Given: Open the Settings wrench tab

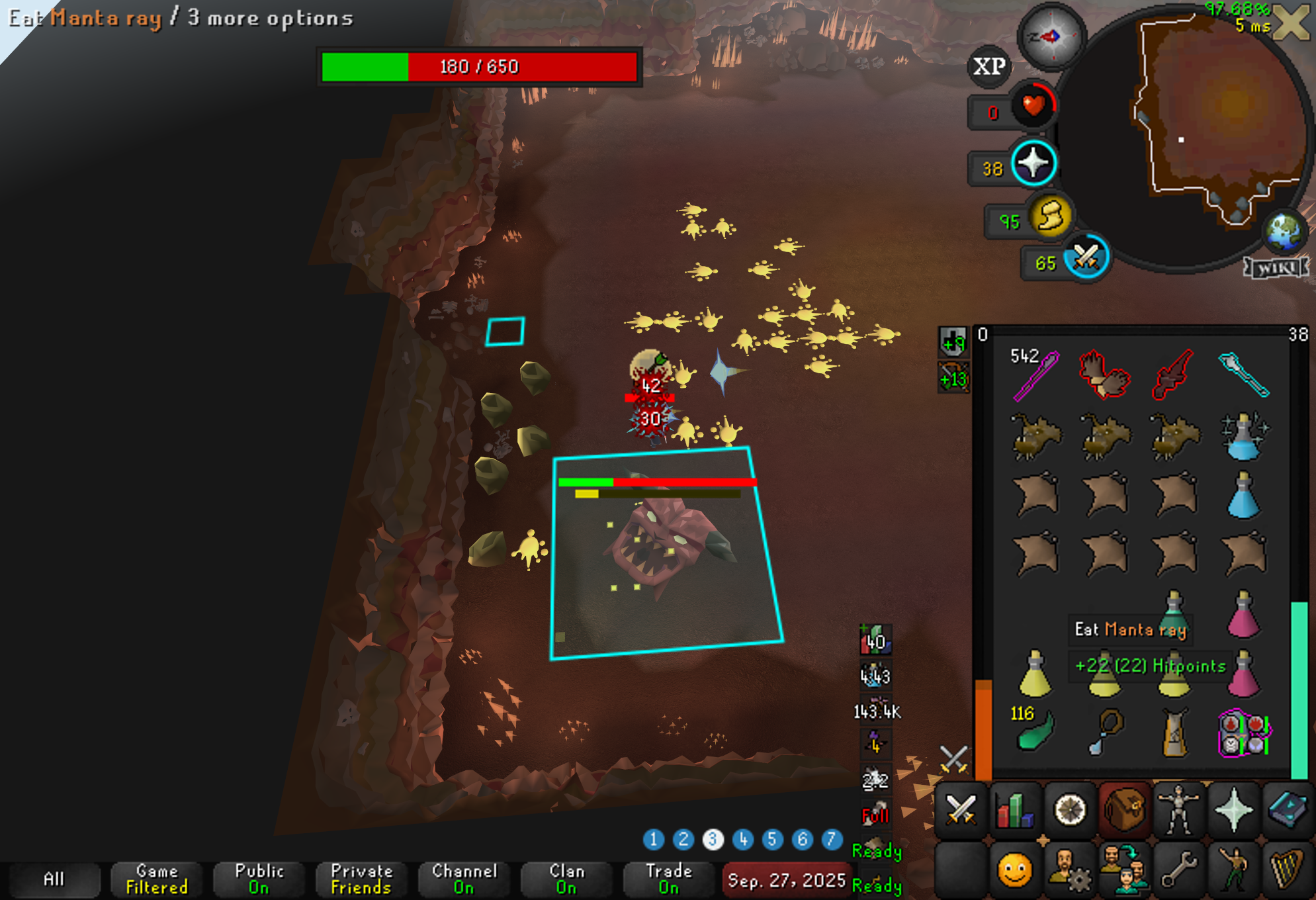Looking at the screenshot, I should click(1179, 868).
